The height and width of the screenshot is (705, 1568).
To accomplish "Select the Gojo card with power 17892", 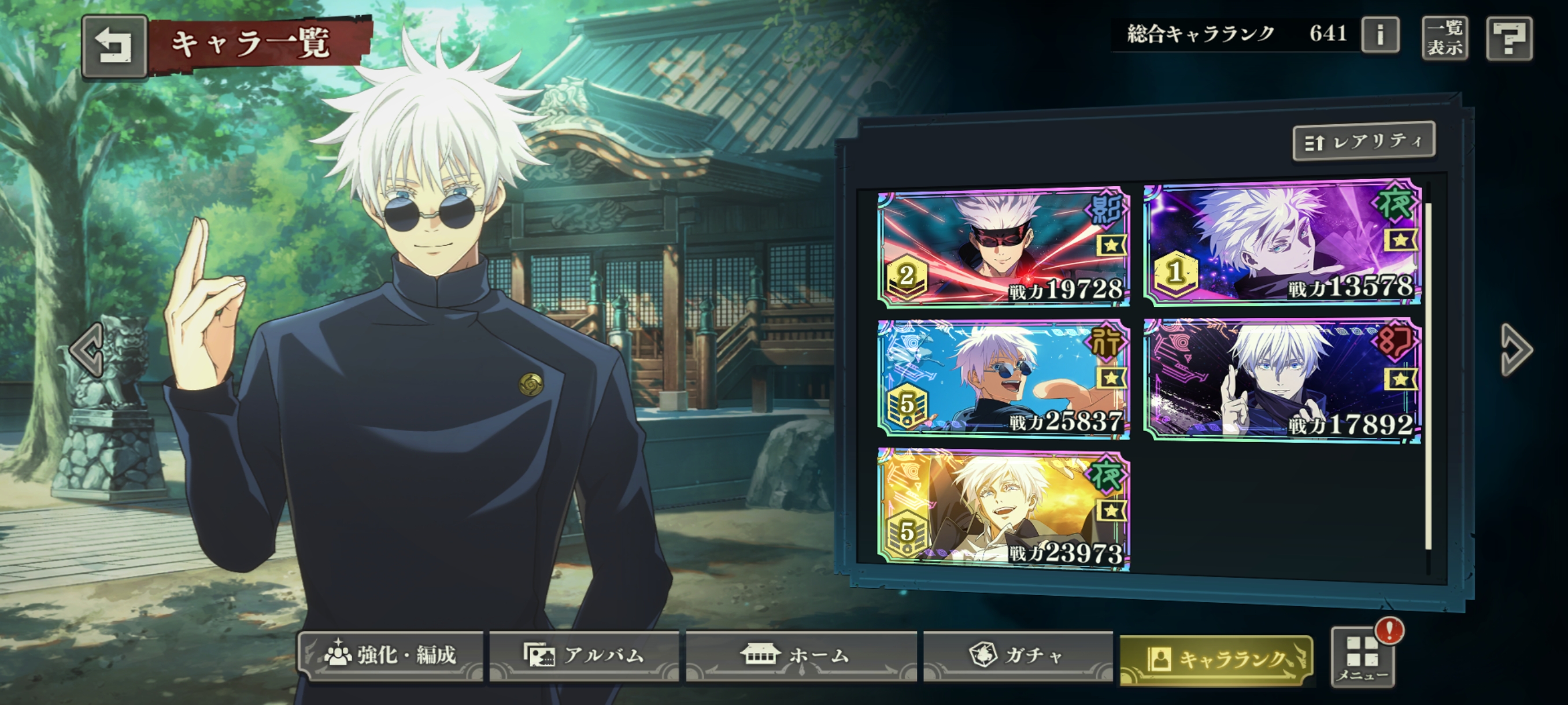I will (x=1282, y=380).
